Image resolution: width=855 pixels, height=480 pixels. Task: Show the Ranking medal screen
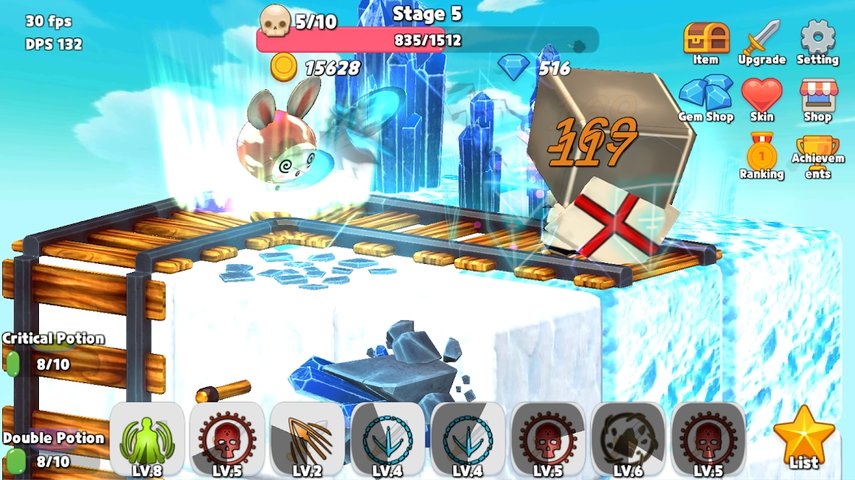[761, 155]
